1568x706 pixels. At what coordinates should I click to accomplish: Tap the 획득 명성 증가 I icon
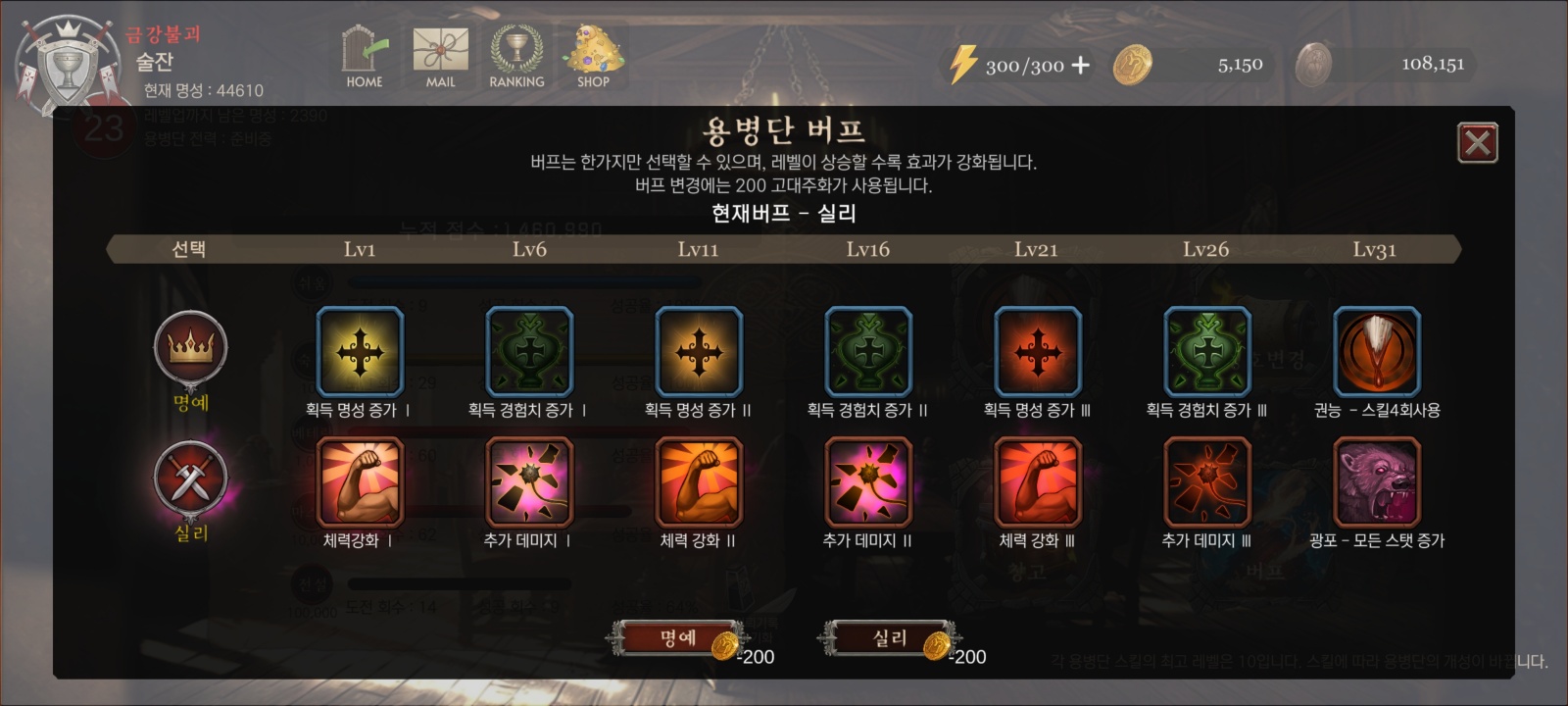click(360, 351)
